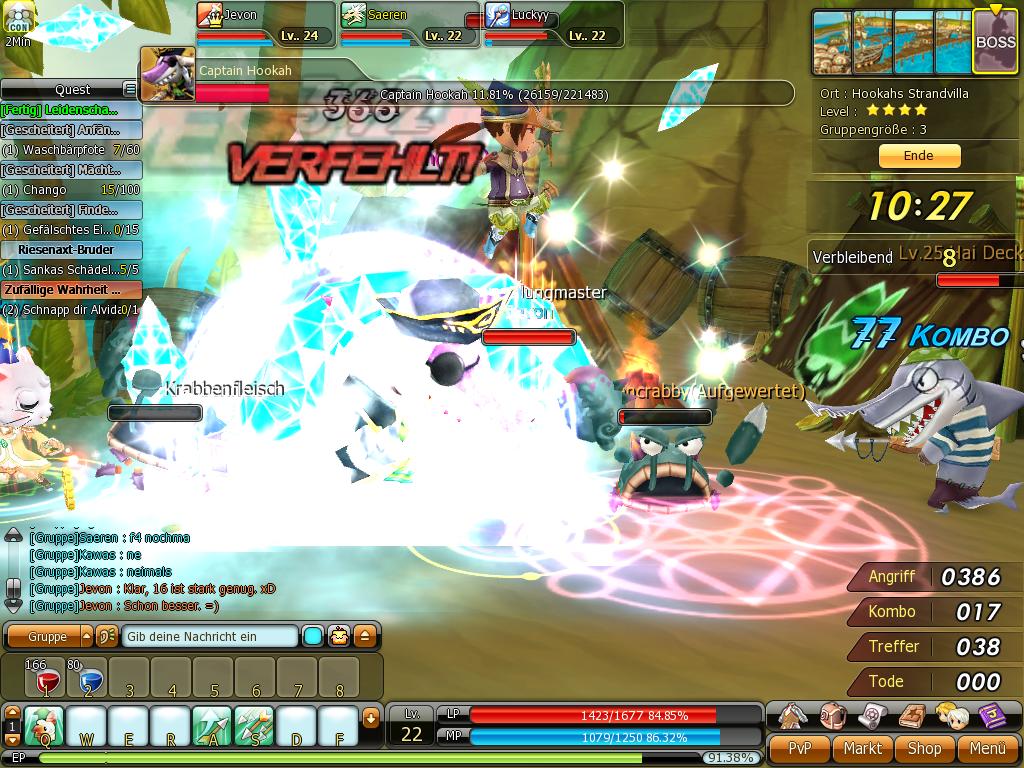Select party member Saeren's portrait

pos(354,15)
